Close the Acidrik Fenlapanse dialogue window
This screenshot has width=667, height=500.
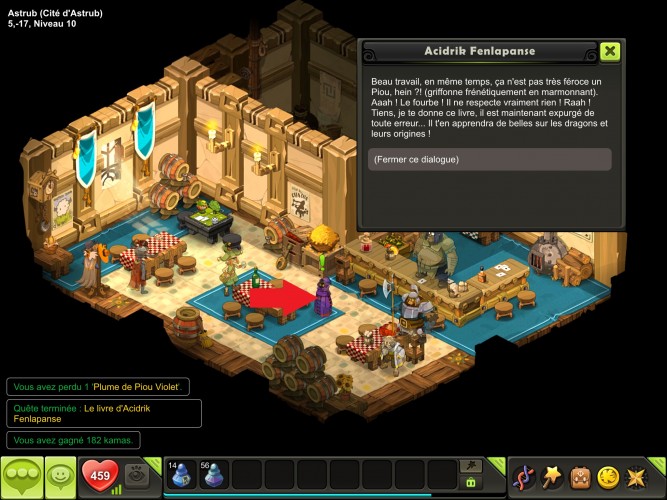click(x=610, y=52)
